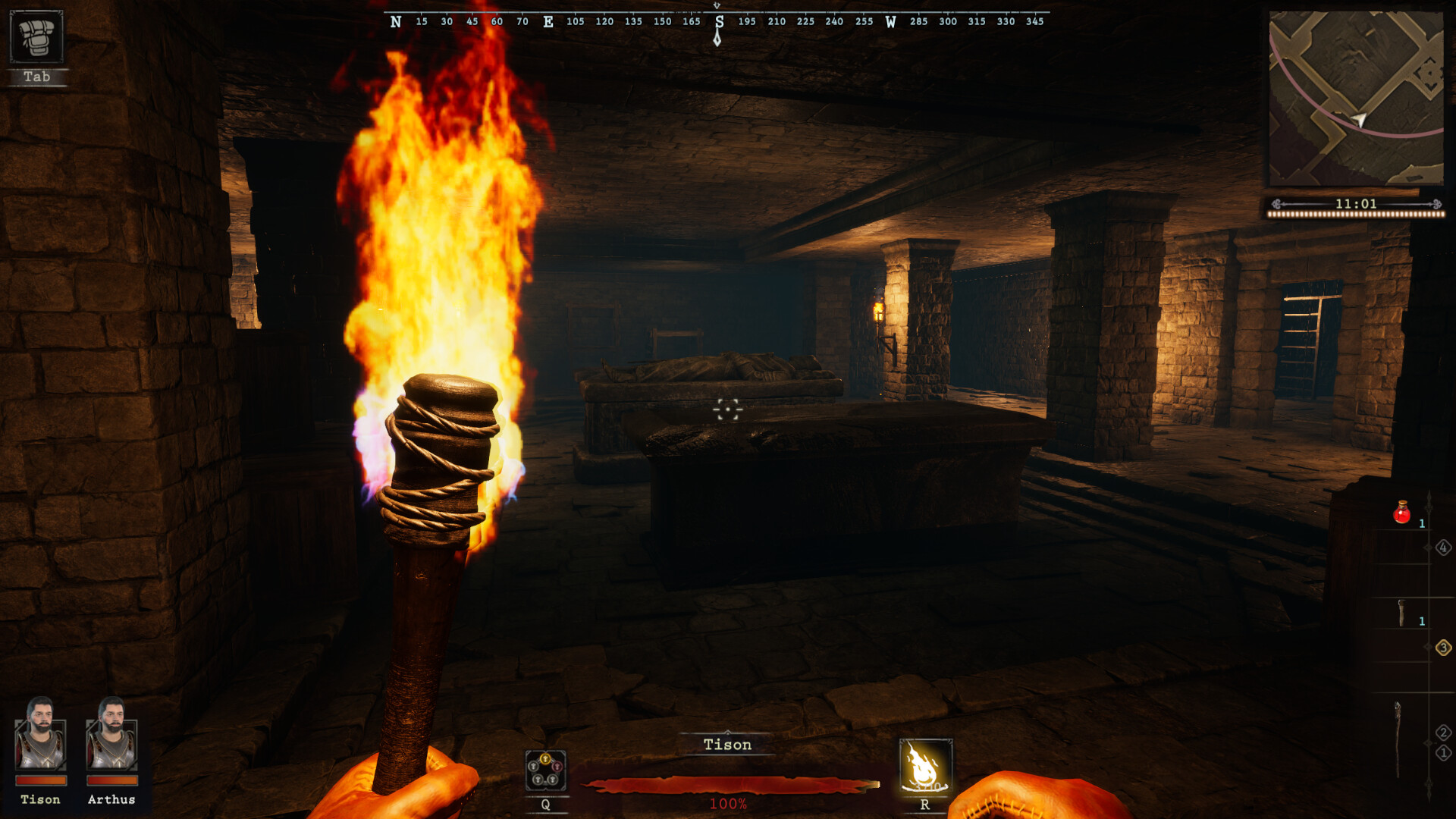The image size is (1456, 819).
Task: Toggle hotbar slot 4 on the right edge
Action: pos(1443,548)
